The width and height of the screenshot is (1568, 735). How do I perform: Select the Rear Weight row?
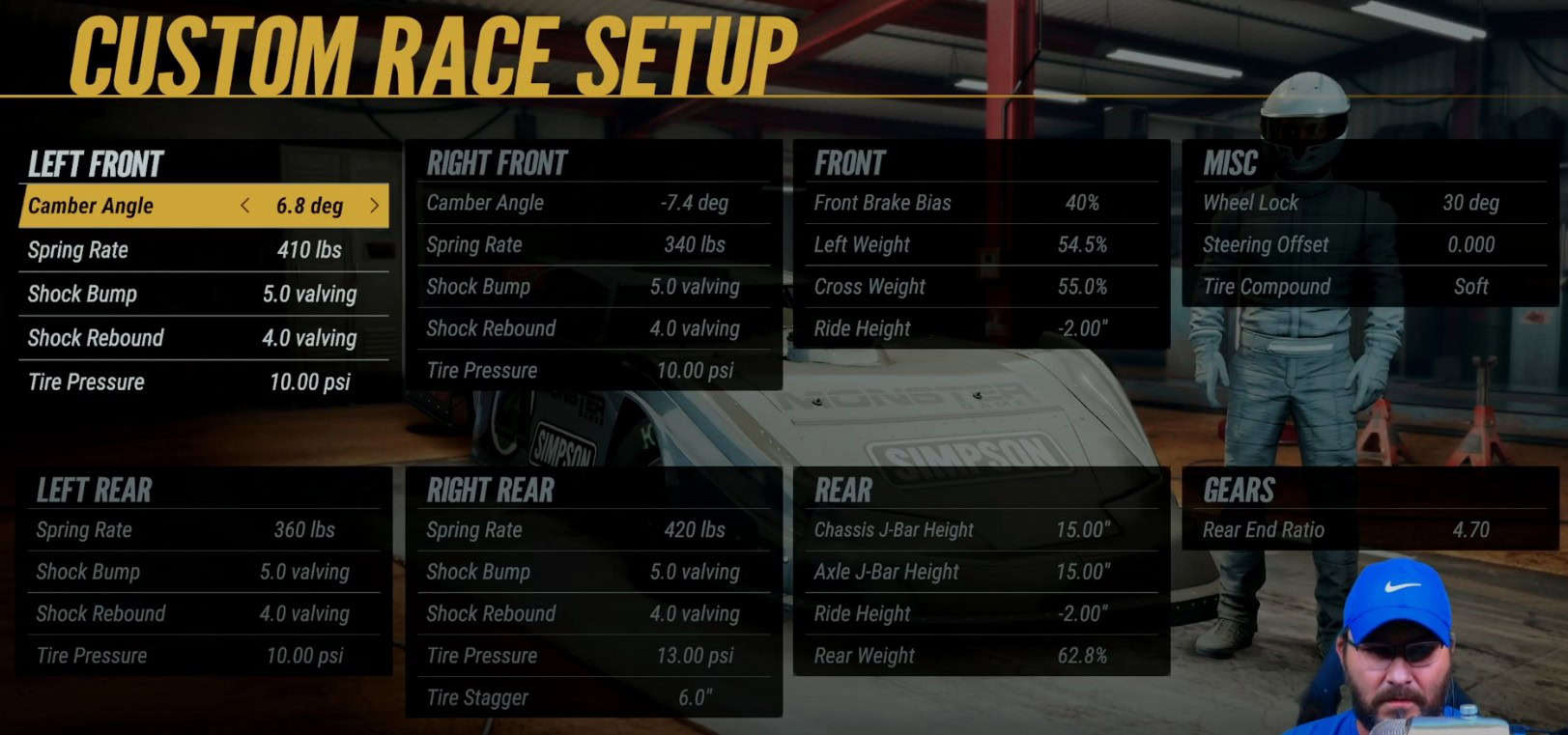(980, 656)
